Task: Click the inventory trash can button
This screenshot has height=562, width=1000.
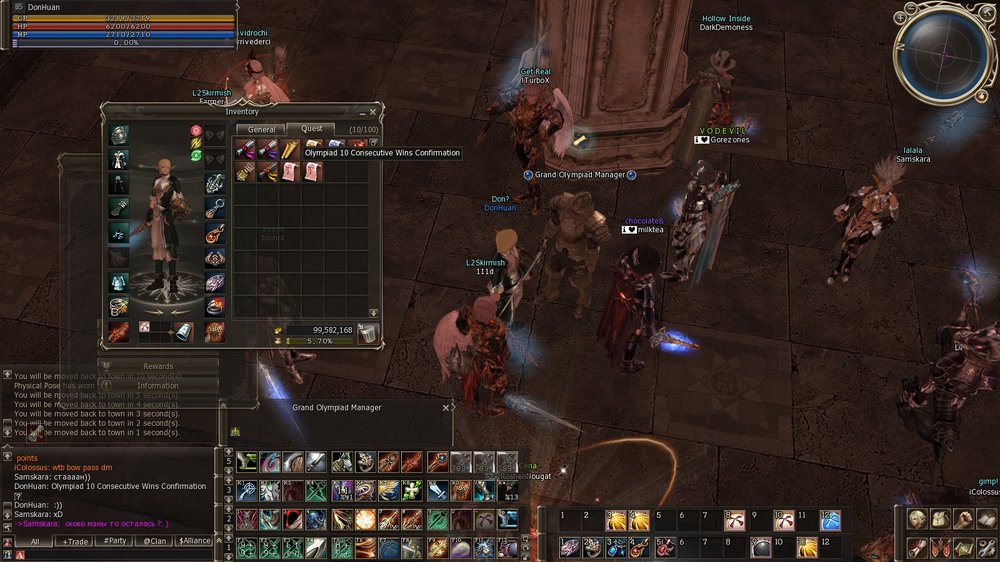Action: (x=368, y=334)
